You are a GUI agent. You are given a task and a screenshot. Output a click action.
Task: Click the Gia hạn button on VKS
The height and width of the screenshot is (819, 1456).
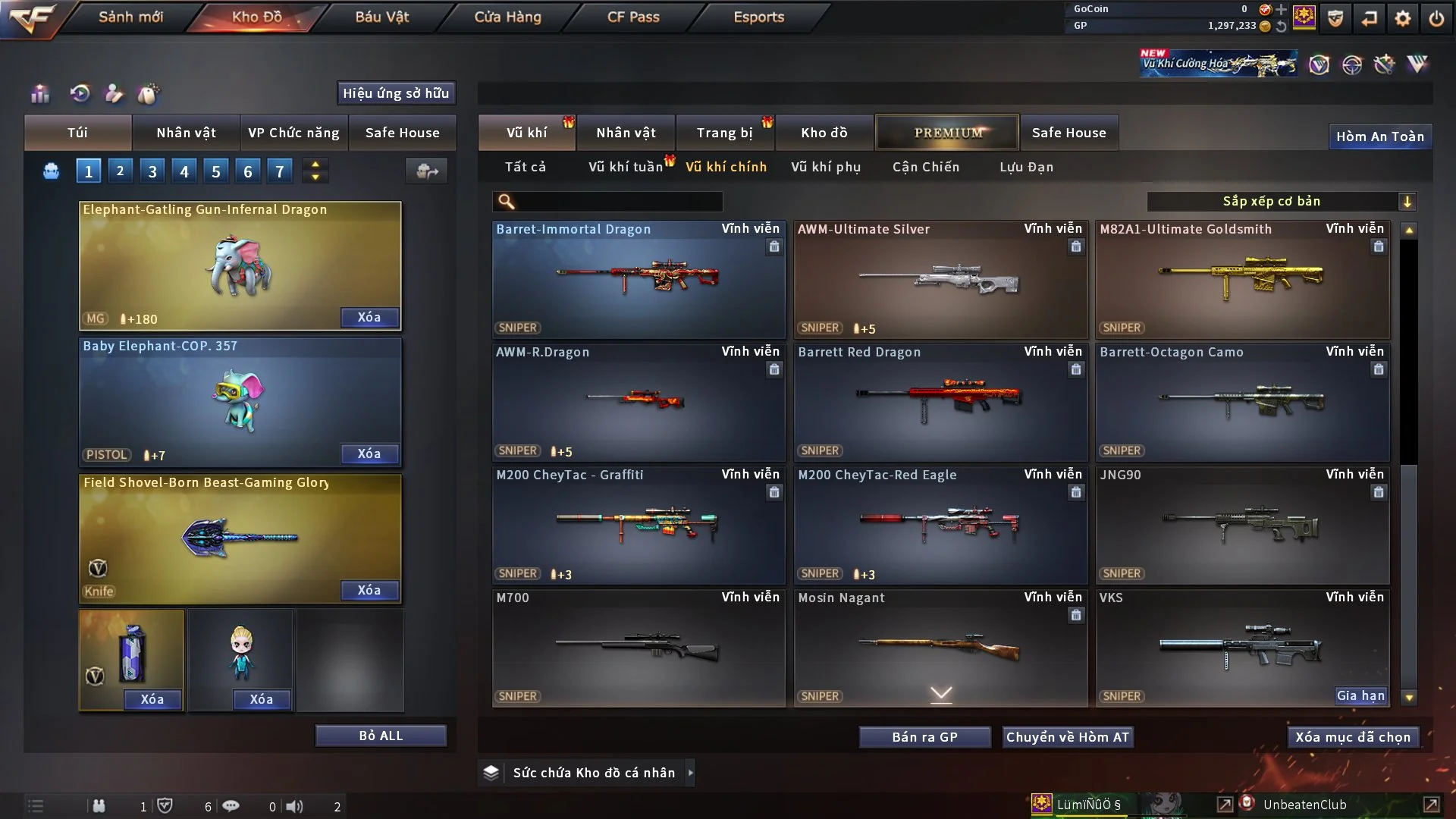coord(1360,696)
